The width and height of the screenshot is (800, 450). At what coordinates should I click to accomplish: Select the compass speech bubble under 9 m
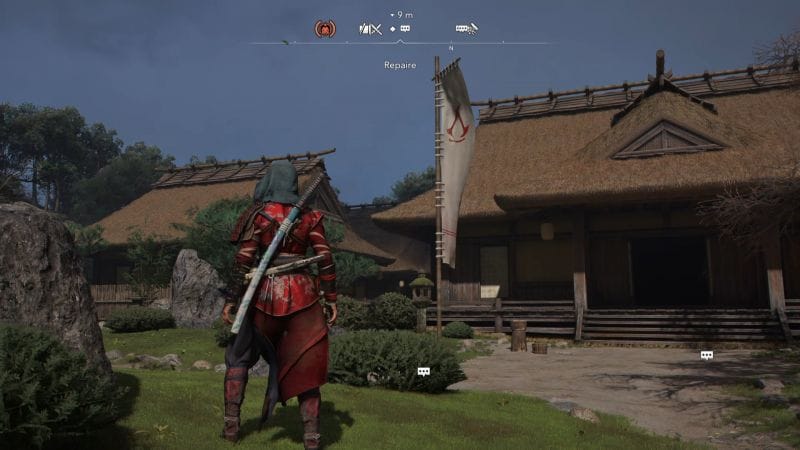pyautogui.click(x=404, y=29)
